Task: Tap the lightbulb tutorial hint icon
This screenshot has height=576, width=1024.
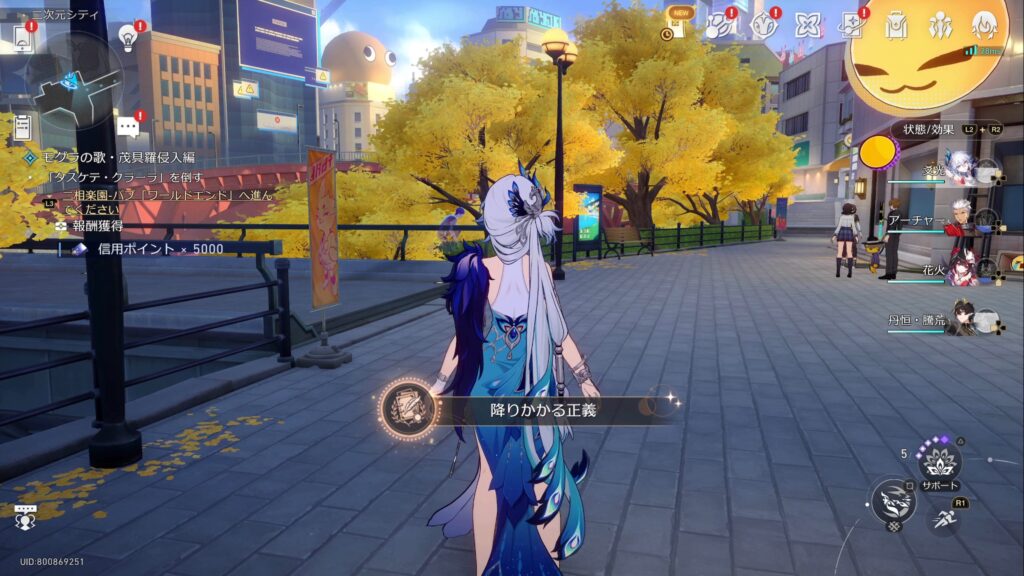Action: (x=127, y=37)
